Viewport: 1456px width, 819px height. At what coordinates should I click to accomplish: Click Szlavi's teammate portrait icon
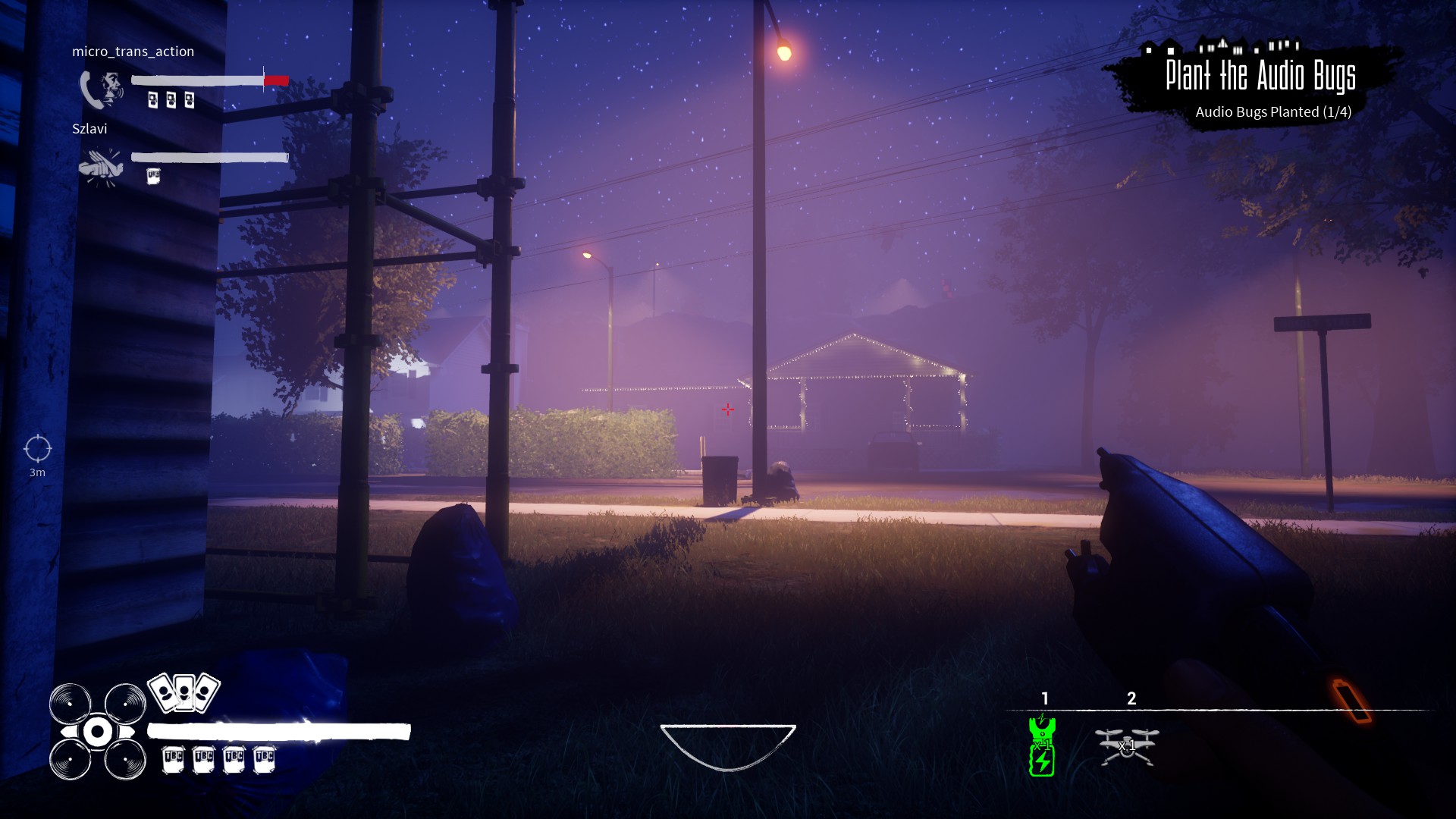pyautogui.click(x=101, y=167)
